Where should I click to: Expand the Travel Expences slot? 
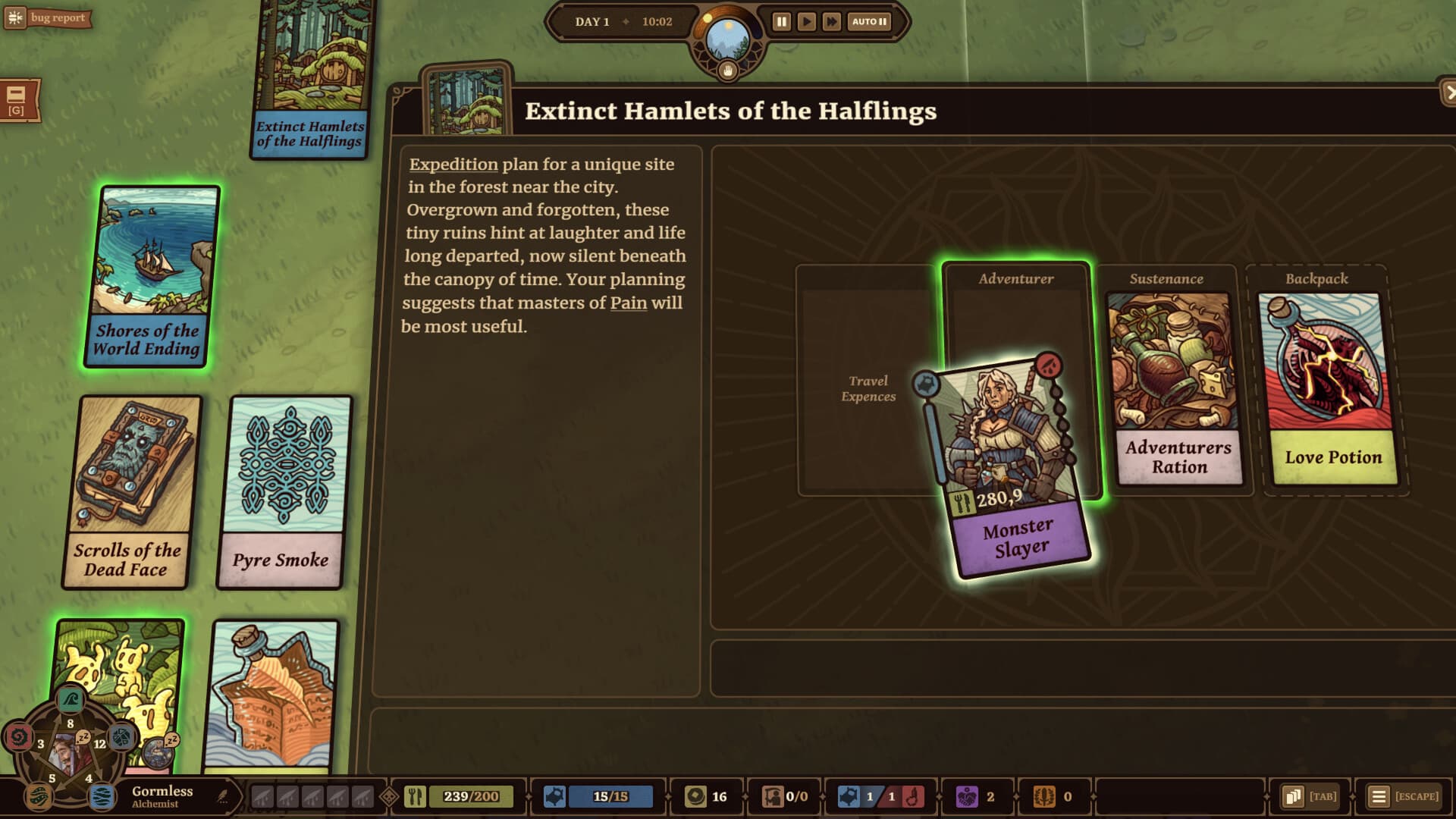[869, 388]
